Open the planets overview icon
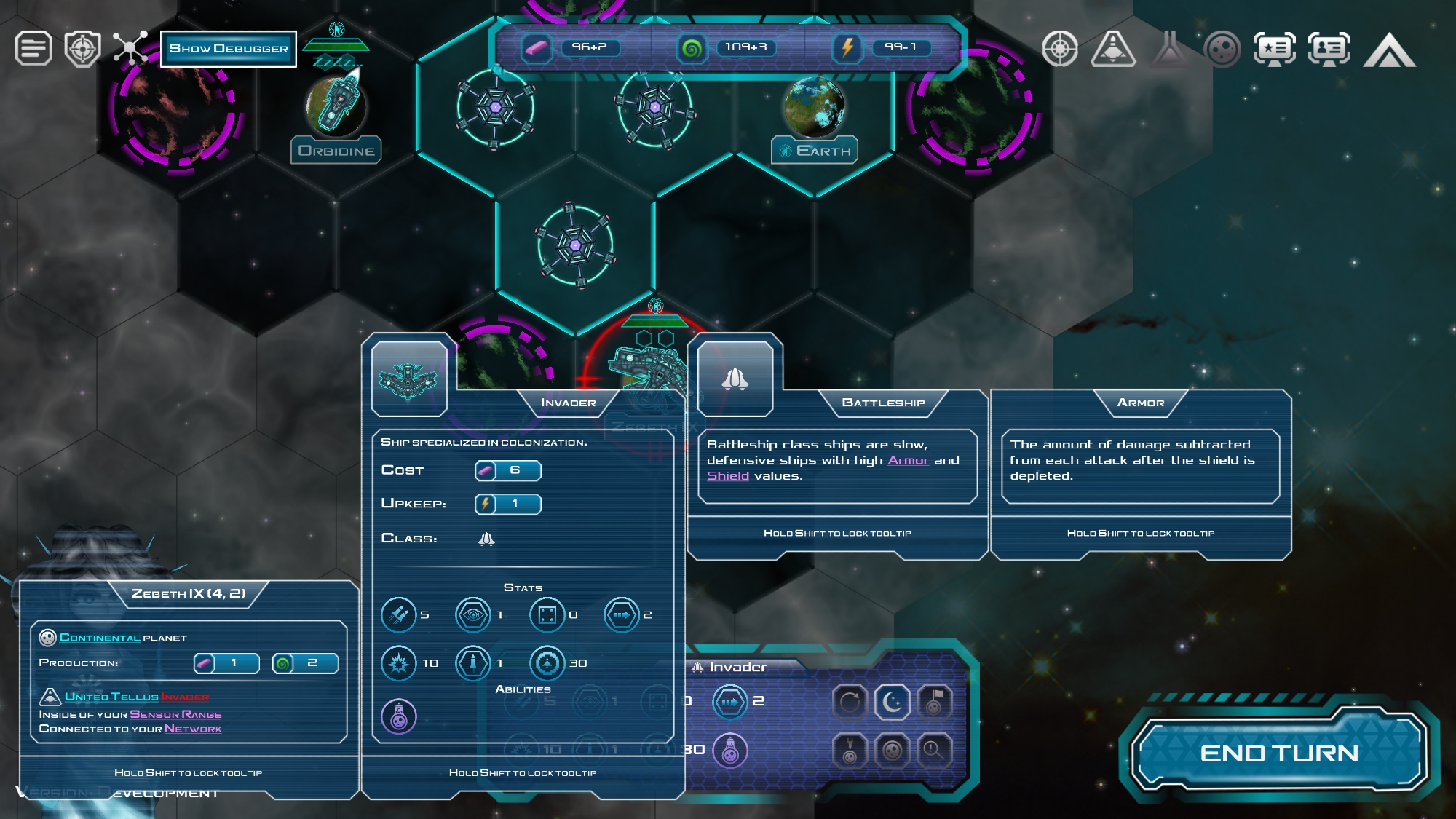 tap(1222, 50)
